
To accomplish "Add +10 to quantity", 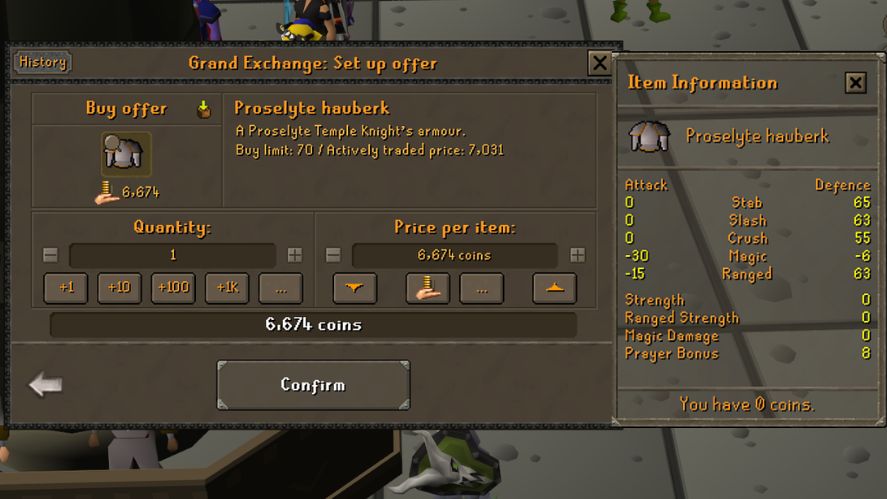I will (119, 288).
